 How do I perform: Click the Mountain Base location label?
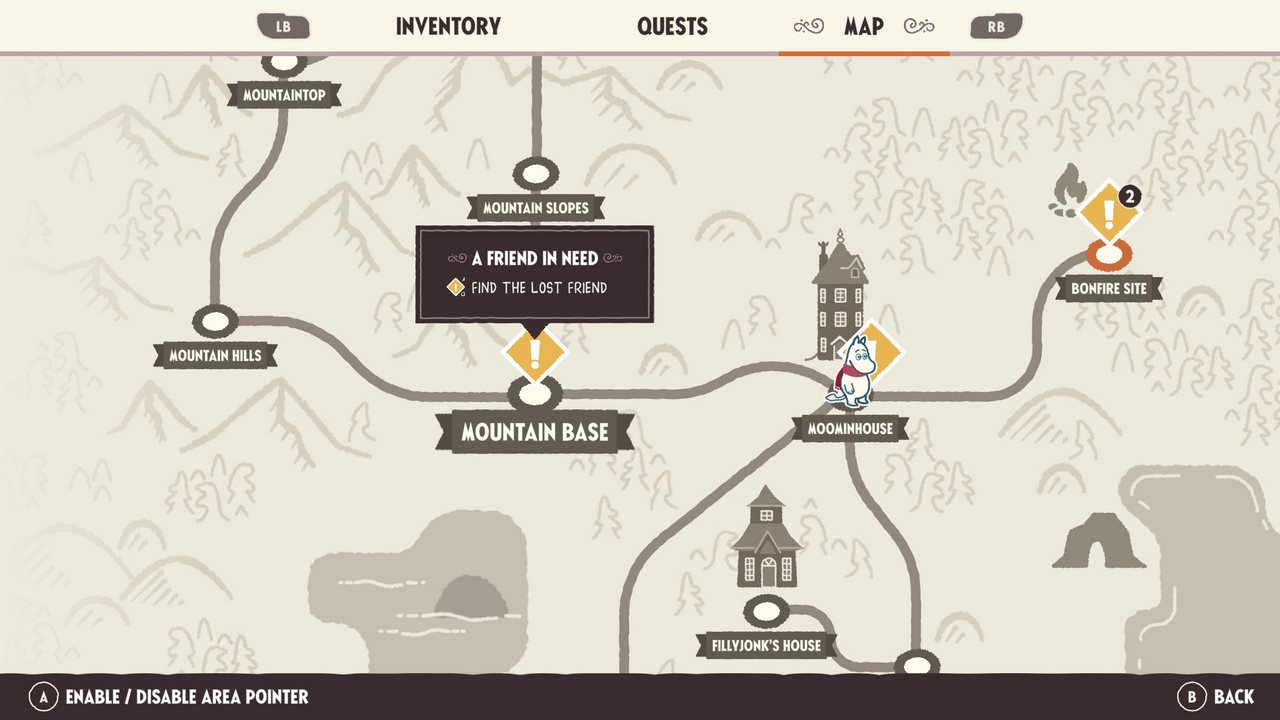pos(535,433)
